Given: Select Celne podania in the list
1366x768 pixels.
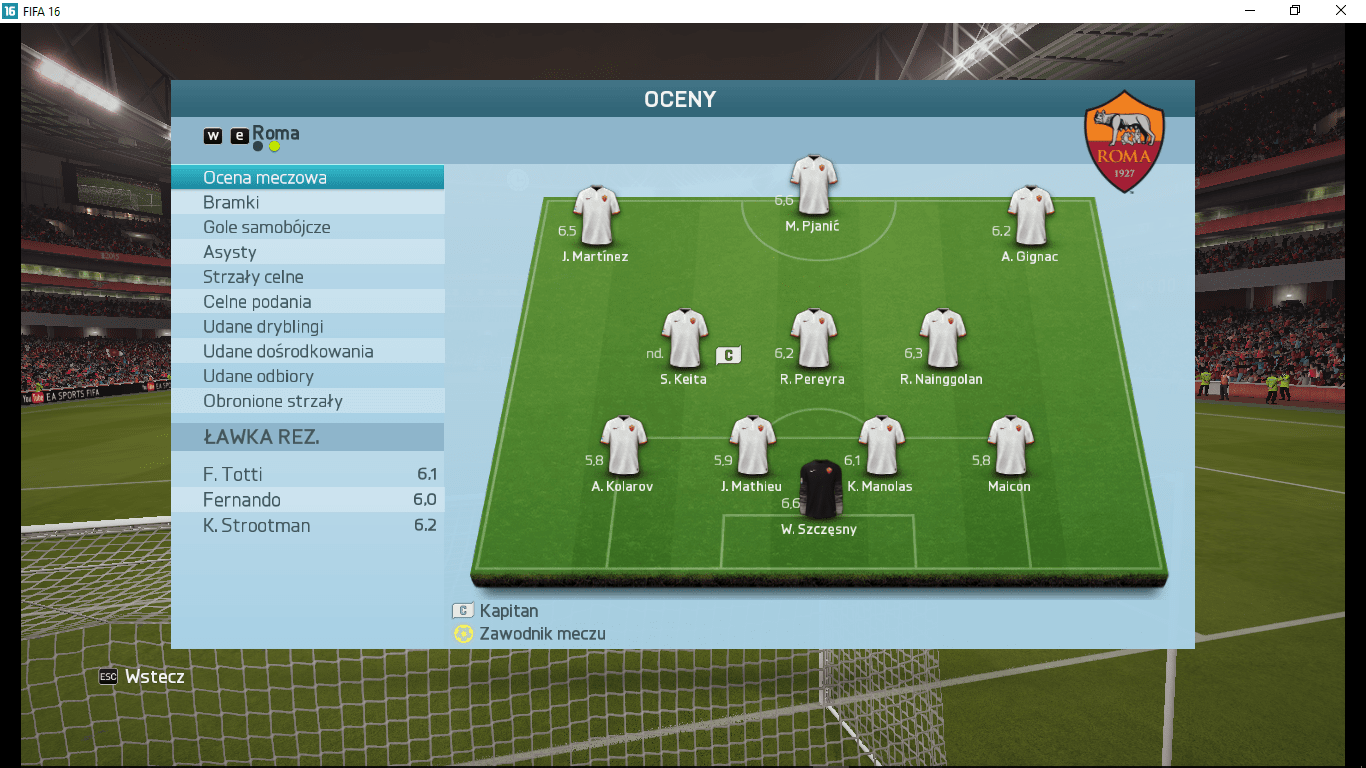Looking at the screenshot, I should coord(307,302).
